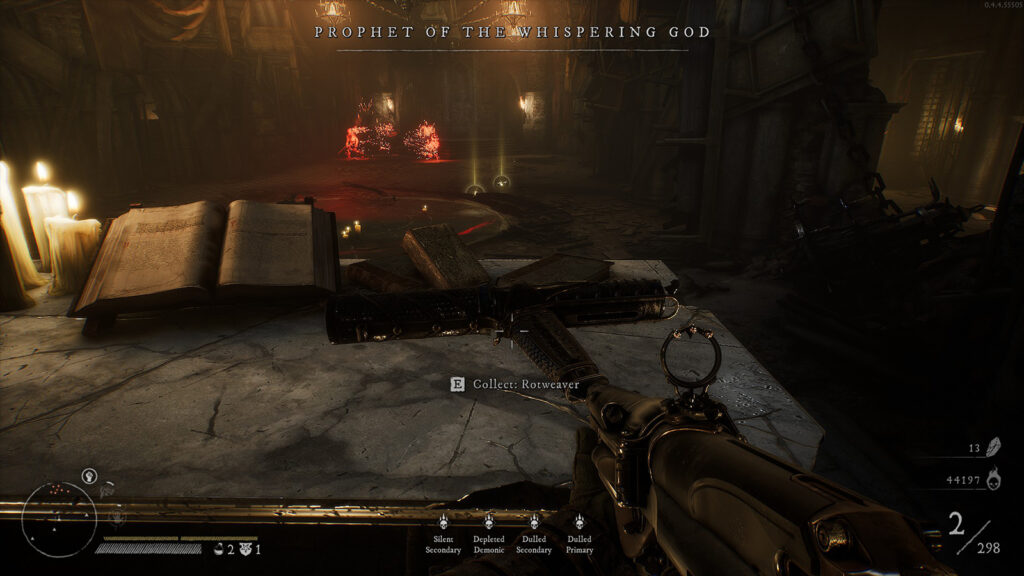Select the Dulled Secondary skull icon
The width and height of the screenshot is (1024, 576).
[534, 522]
